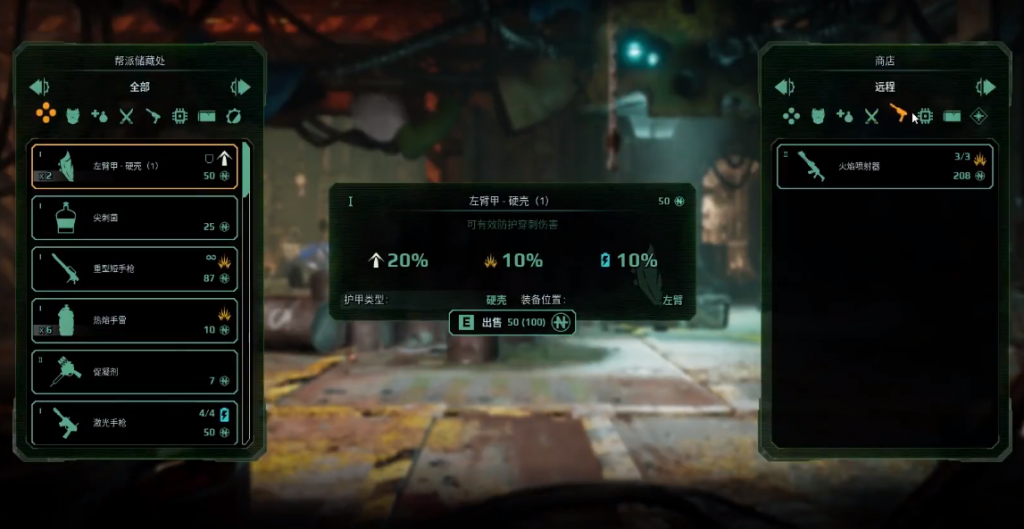This screenshot has width=1024, height=529.
Task: Select the 左臂甲·硬壳 armor item row
Action: pos(134,165)
